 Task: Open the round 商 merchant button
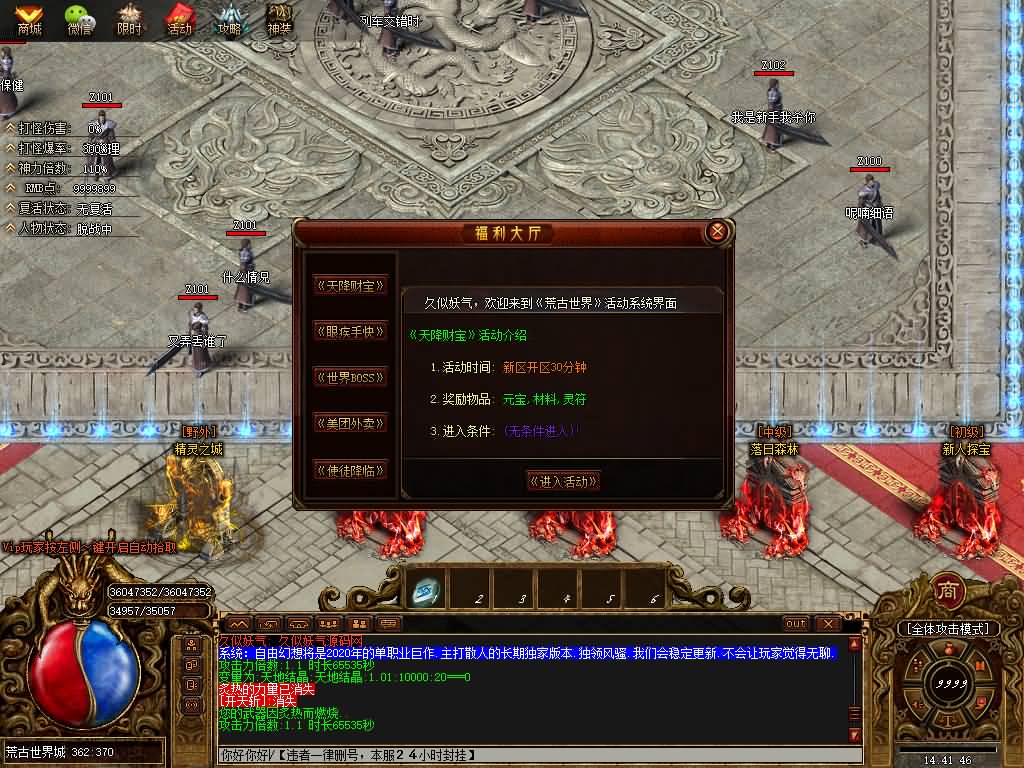click(948, 591)
